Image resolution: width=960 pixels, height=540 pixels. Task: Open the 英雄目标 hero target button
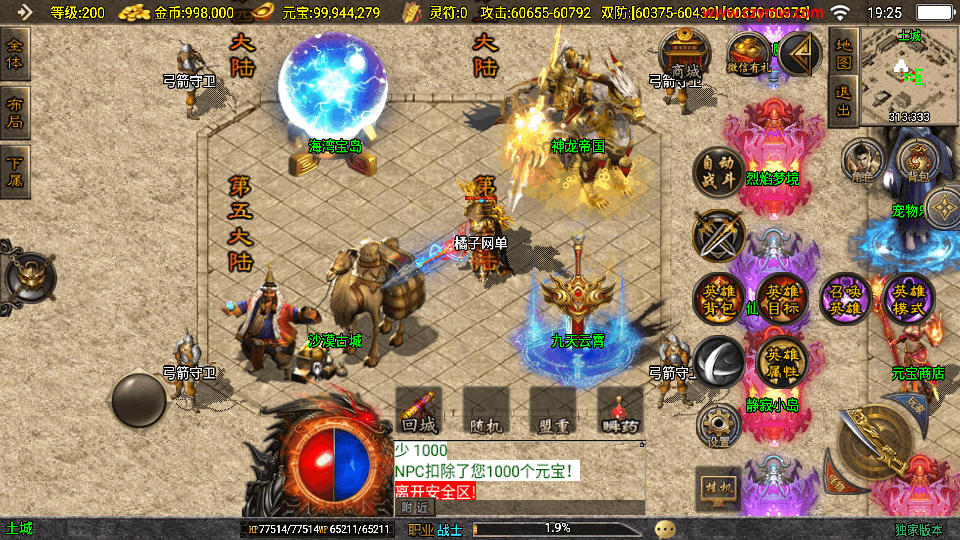(x=781, y=298)
